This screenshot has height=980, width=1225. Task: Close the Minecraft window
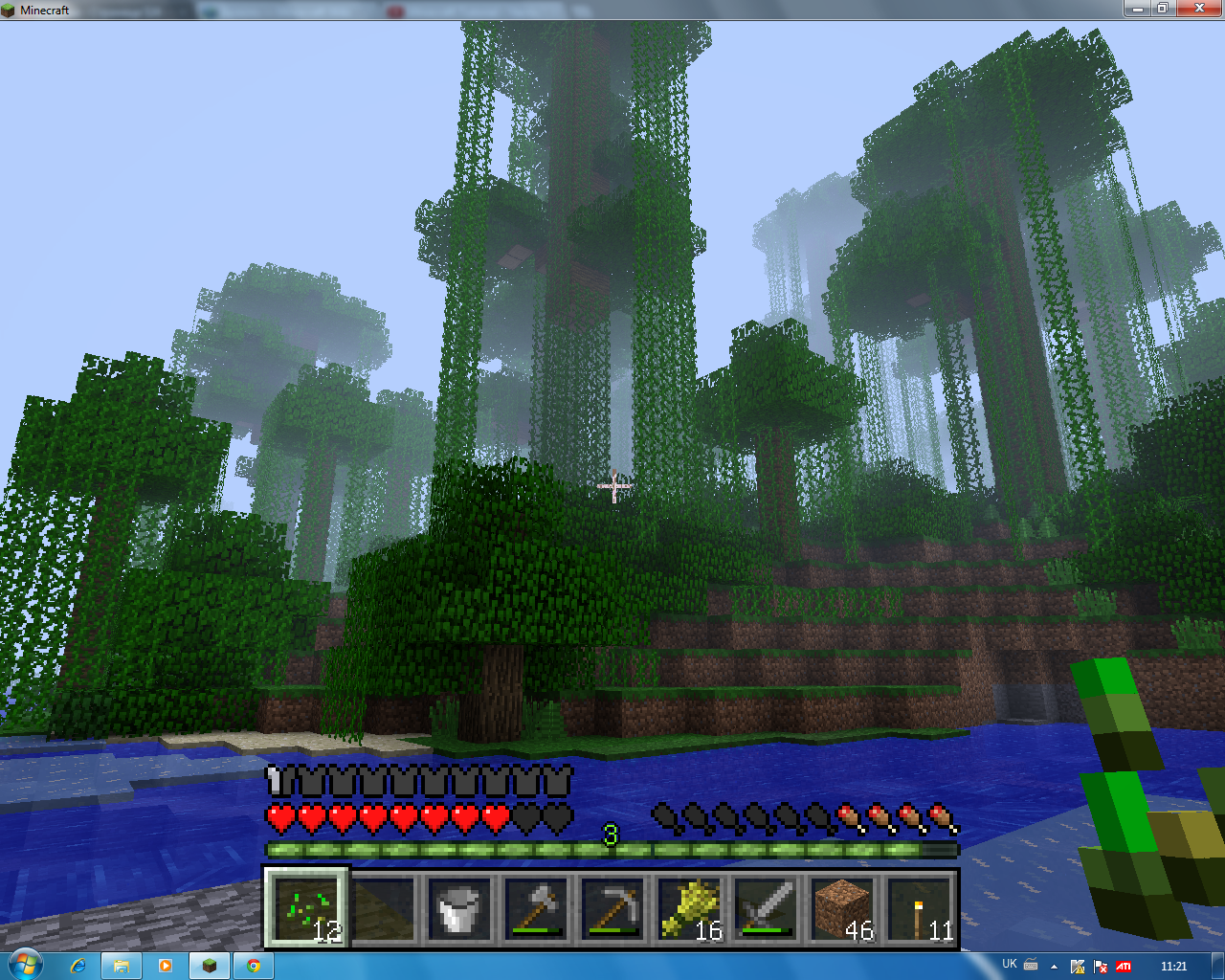(1198, 9)
